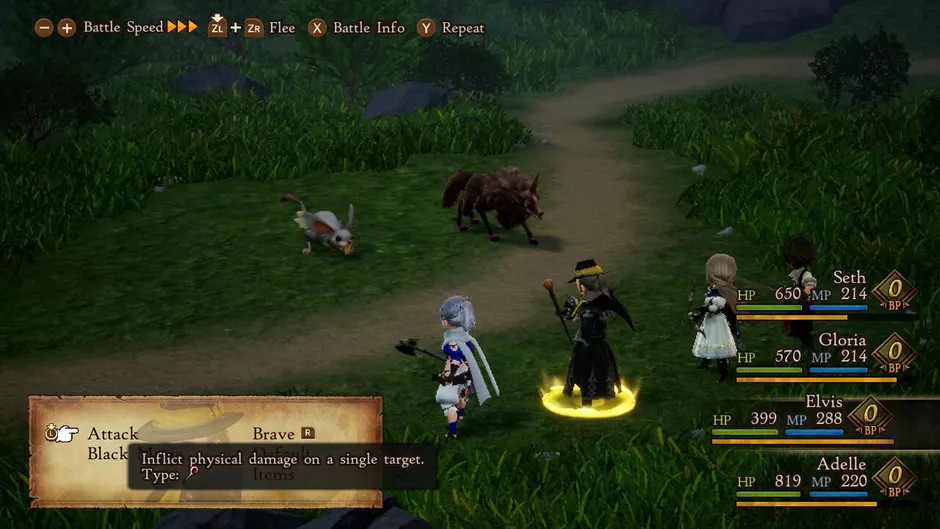Select Elvis in the party list

(x=823, y=402)
